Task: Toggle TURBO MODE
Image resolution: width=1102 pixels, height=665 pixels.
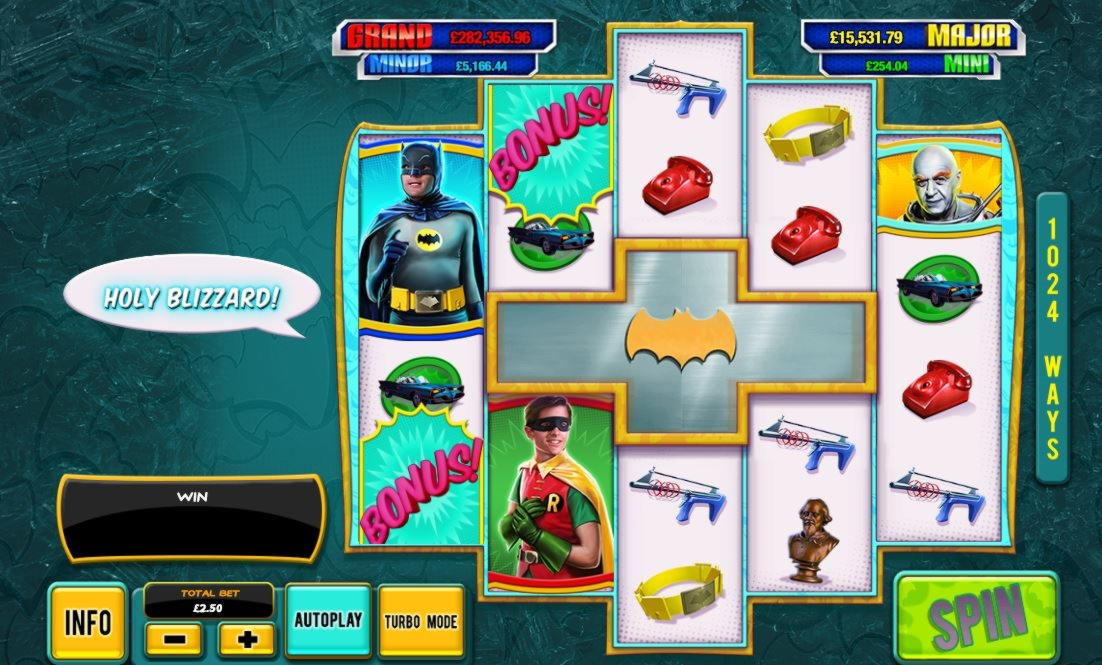Action: (421, 621)
